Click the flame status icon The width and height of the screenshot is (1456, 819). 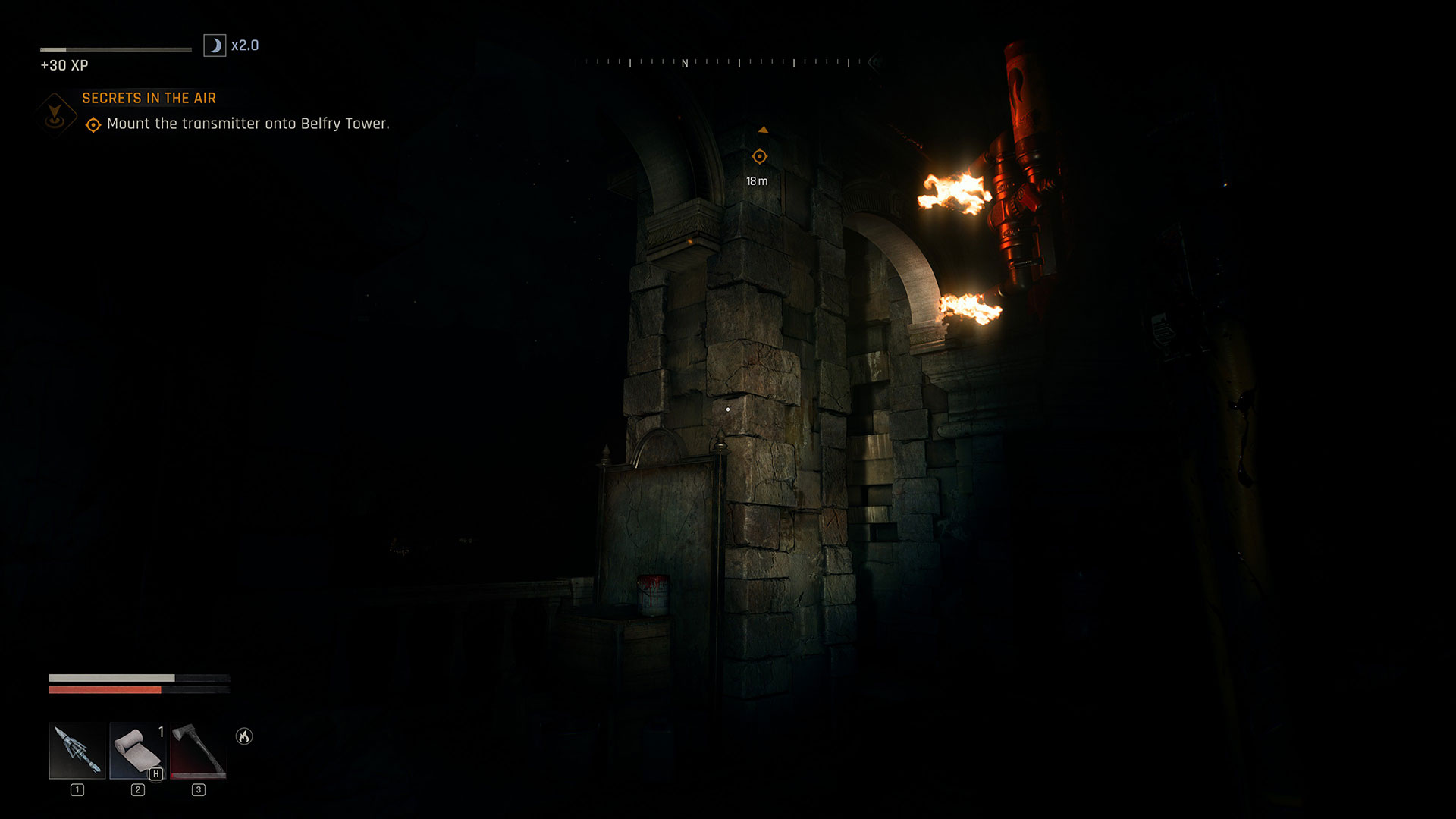point(244,736)
